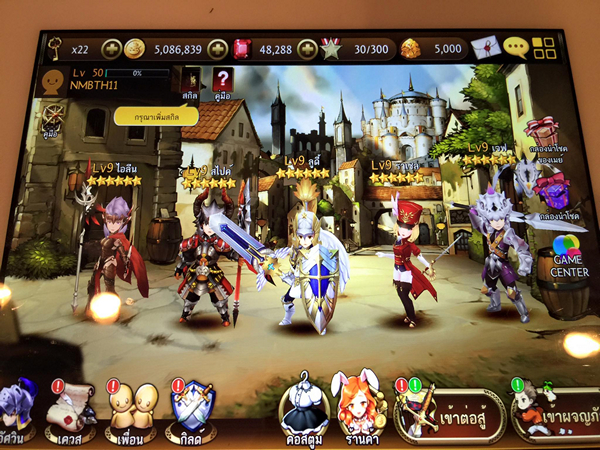Screen dimensions: 600x450
Task: Open the Game Center
Action: (566, 257)
